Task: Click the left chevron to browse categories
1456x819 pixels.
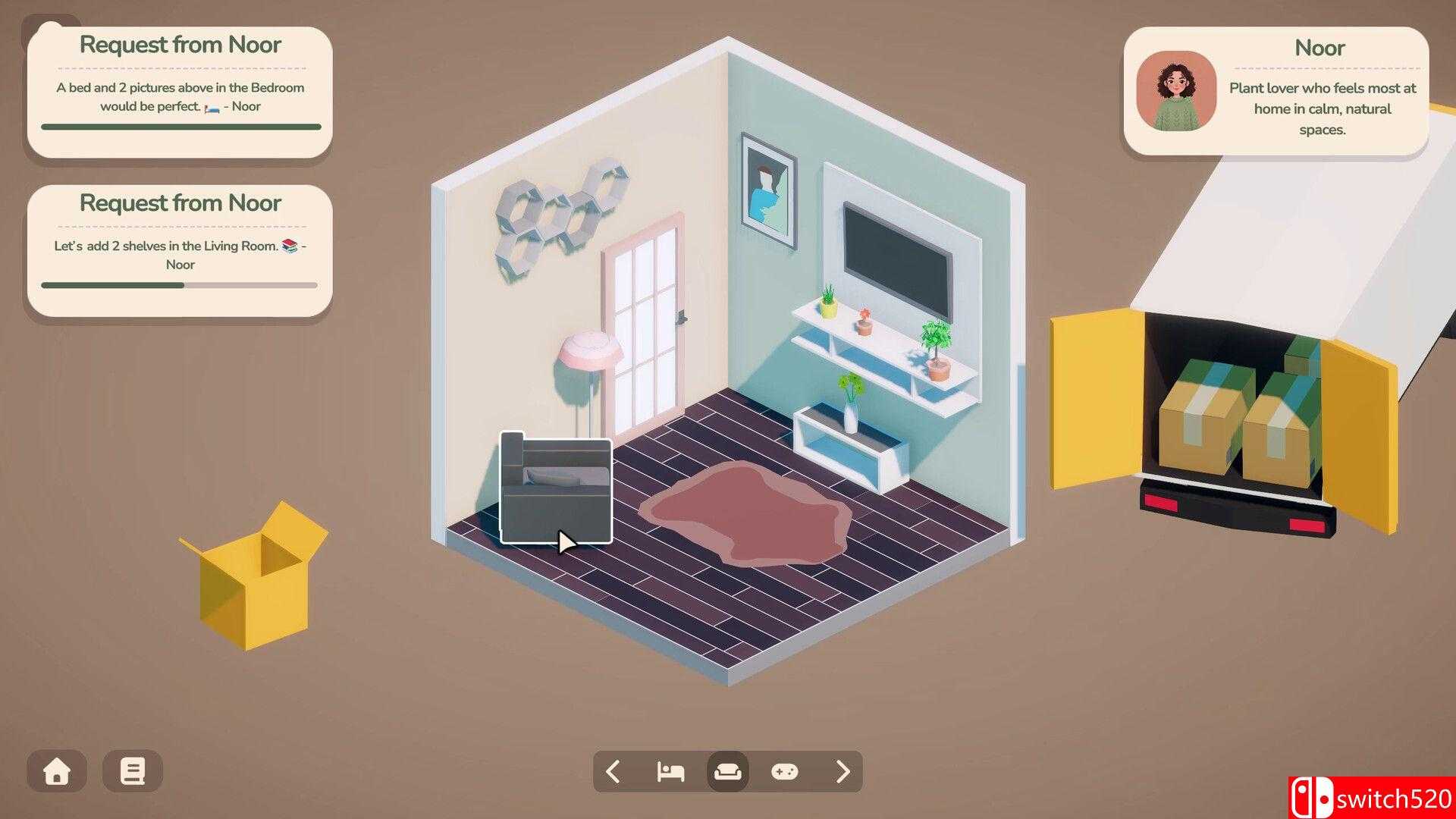Action: [614, 771]
